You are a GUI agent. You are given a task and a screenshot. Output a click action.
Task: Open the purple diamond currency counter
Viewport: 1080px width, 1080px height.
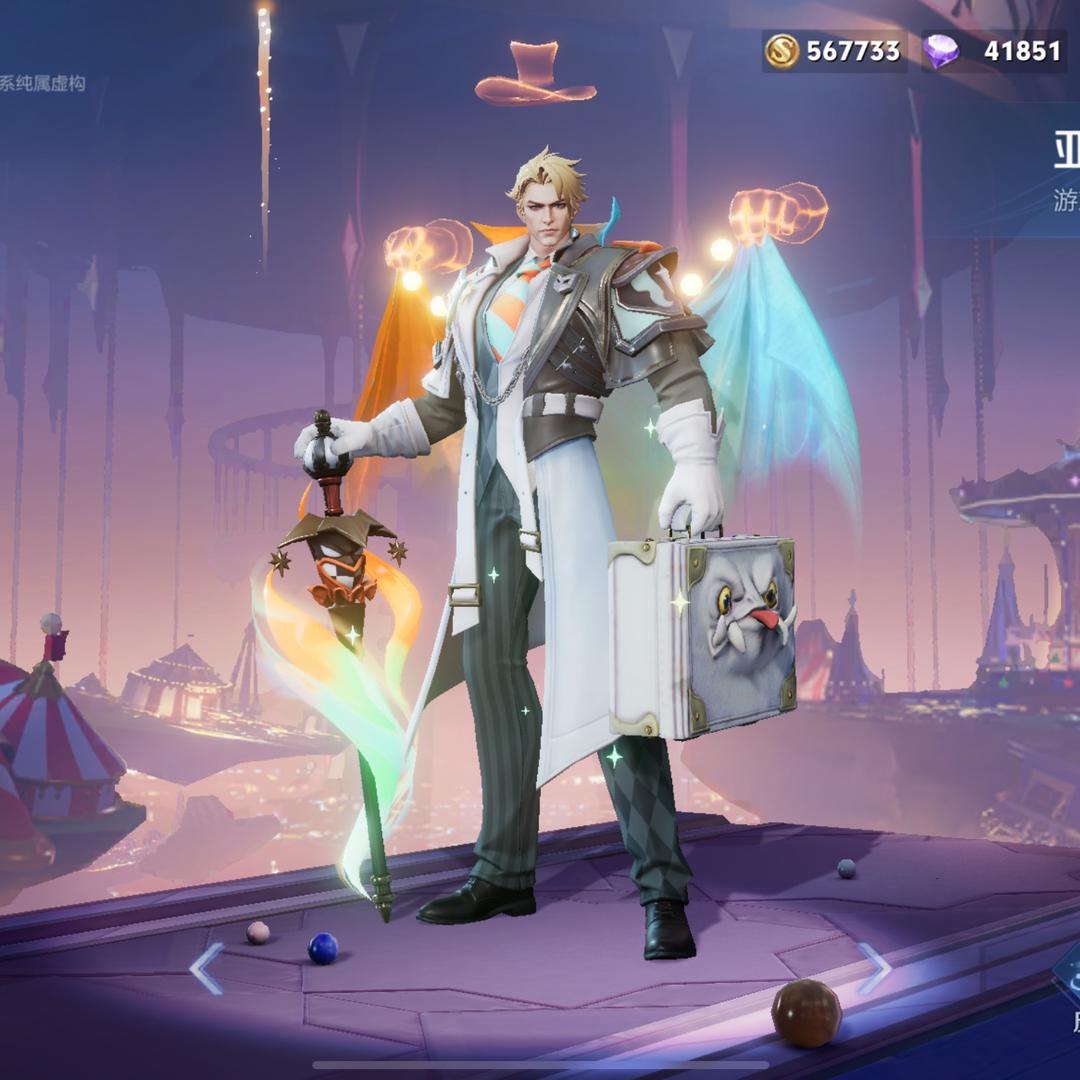pyautogui.click(x=991, y=51)
